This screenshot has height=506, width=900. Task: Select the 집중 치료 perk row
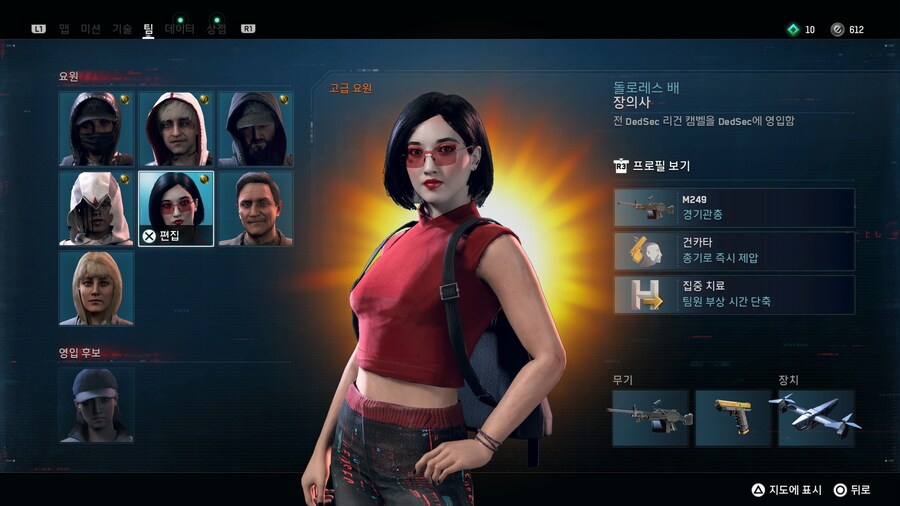(735, 295)
